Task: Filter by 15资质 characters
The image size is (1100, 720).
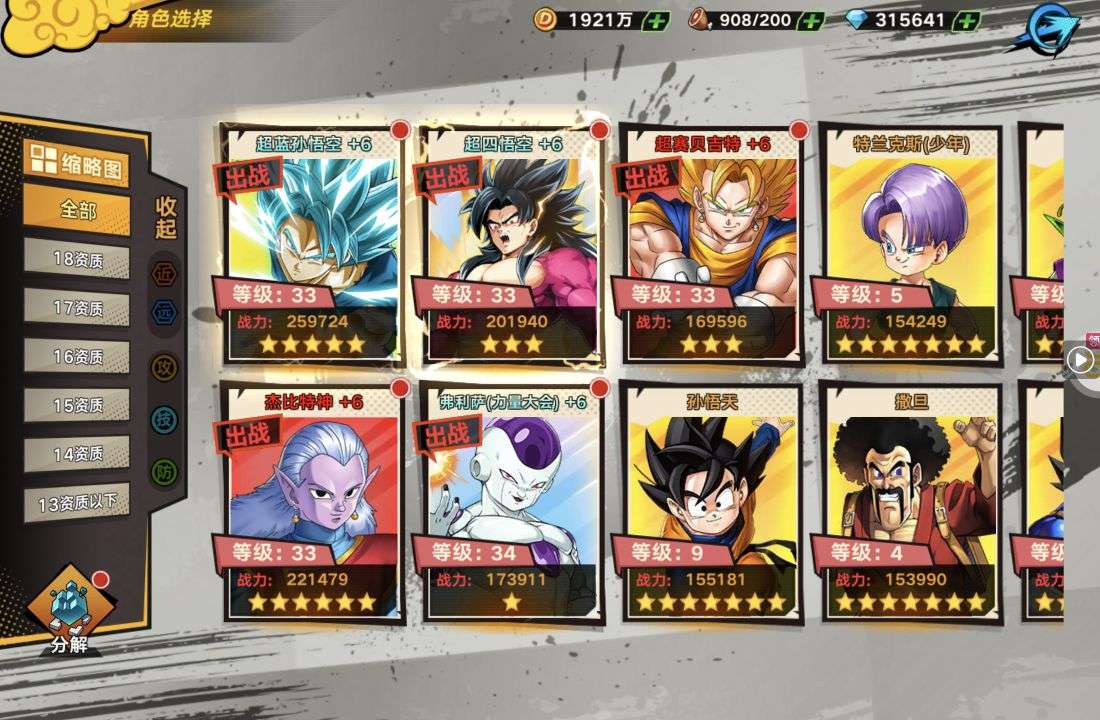Action: (77, 405)
